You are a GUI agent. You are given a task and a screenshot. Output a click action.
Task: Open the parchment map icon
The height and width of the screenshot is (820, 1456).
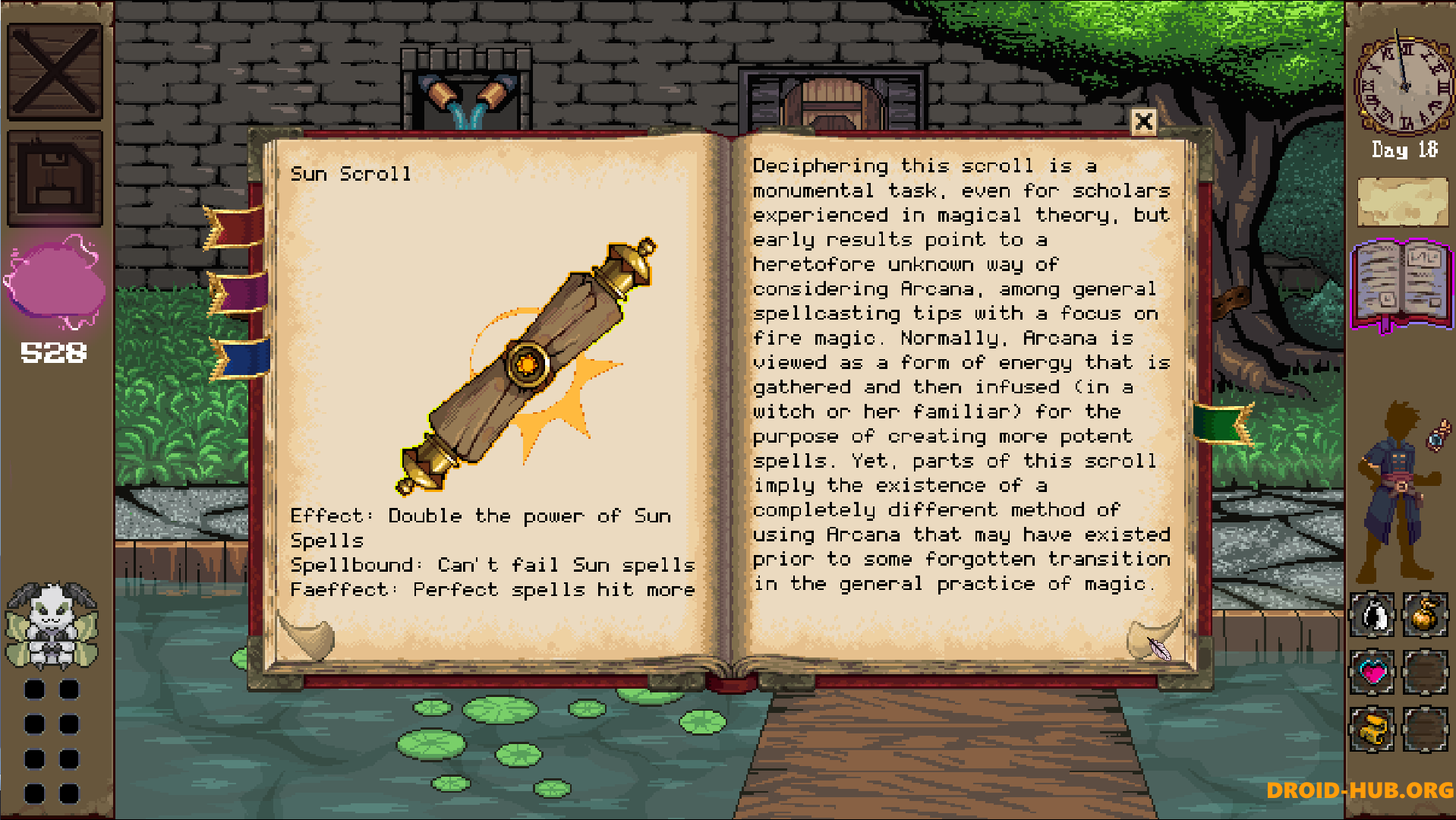click(1402, 202)
